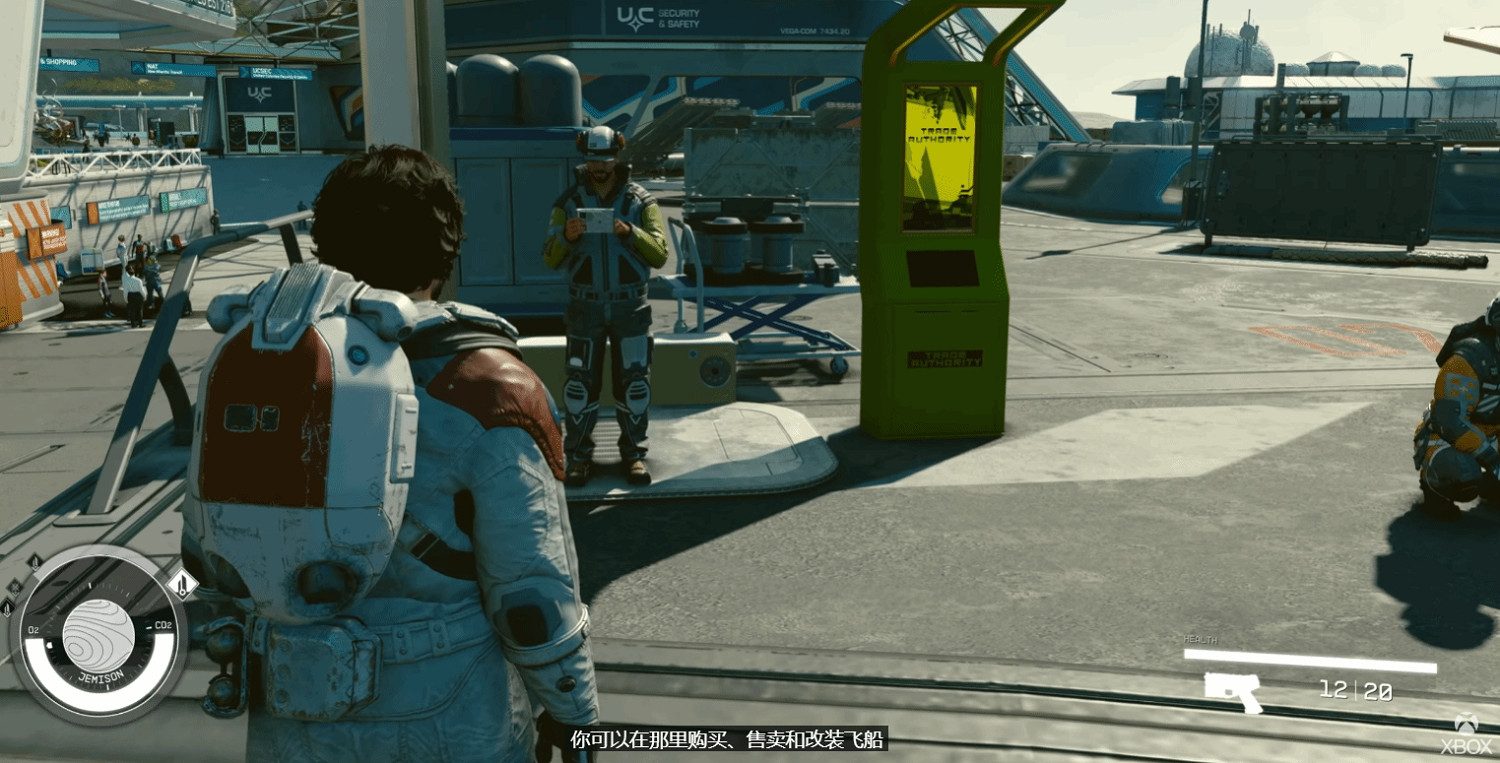Click the UC Security & Safety logo banner
The width and height of the screenshot is (1500, 763).
[656, 17]
